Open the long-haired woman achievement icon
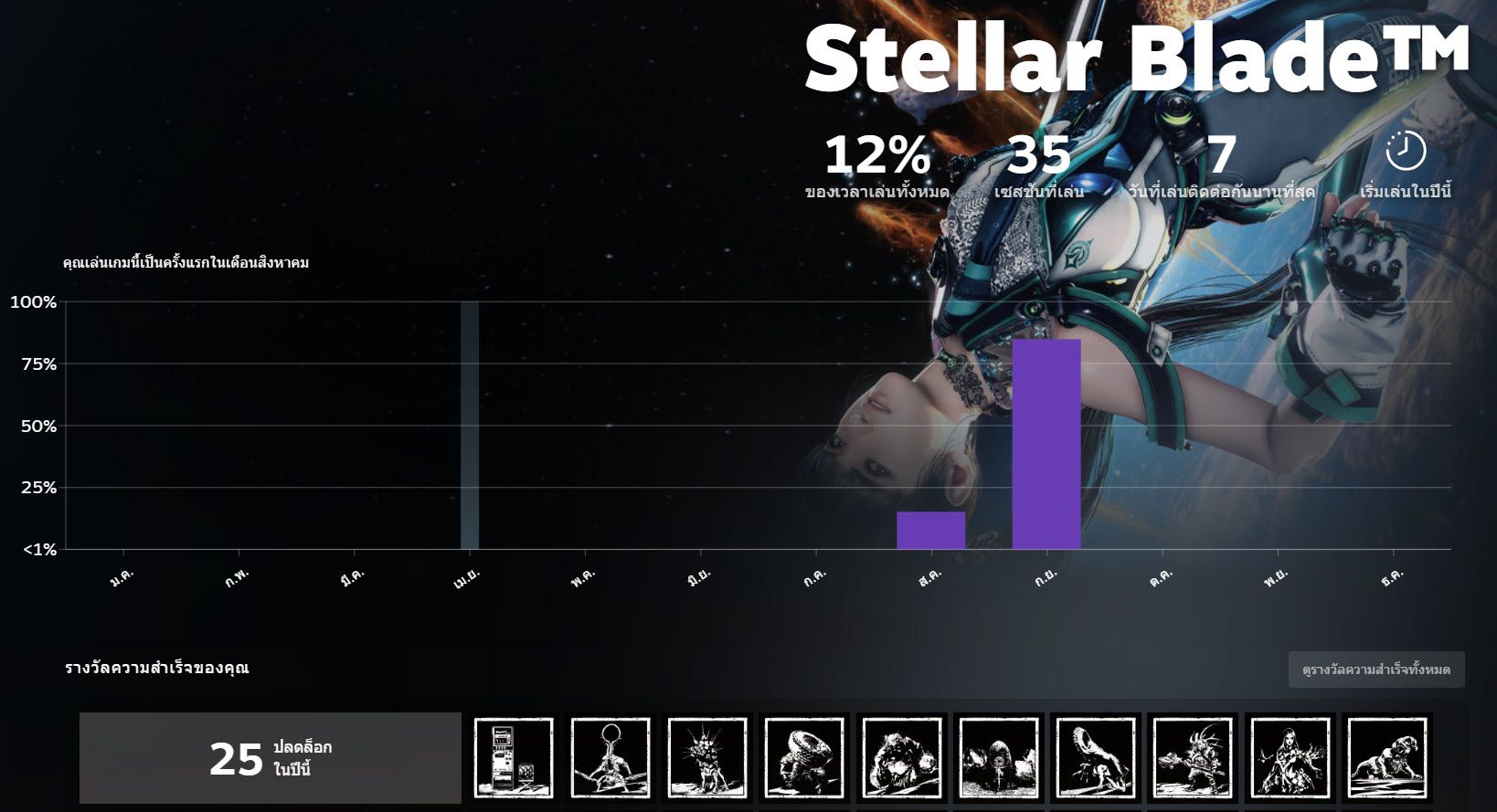Viewport: 1497px width, 812px height. [1290, 758]
